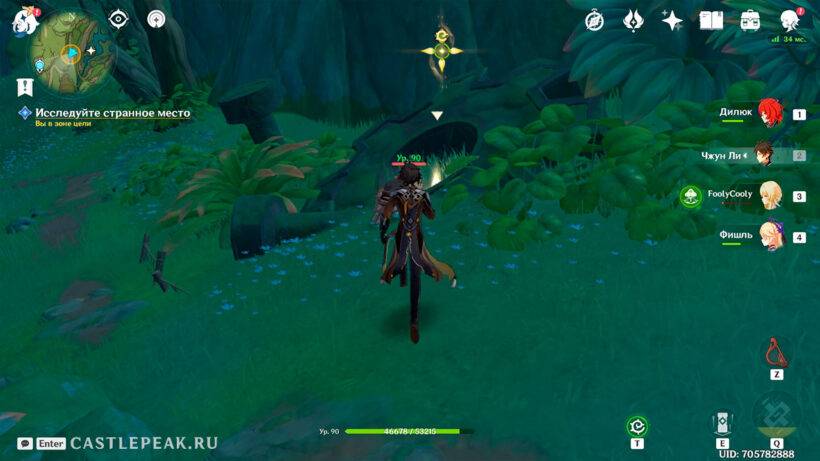Switch to party member Фишль

(769, 237)
